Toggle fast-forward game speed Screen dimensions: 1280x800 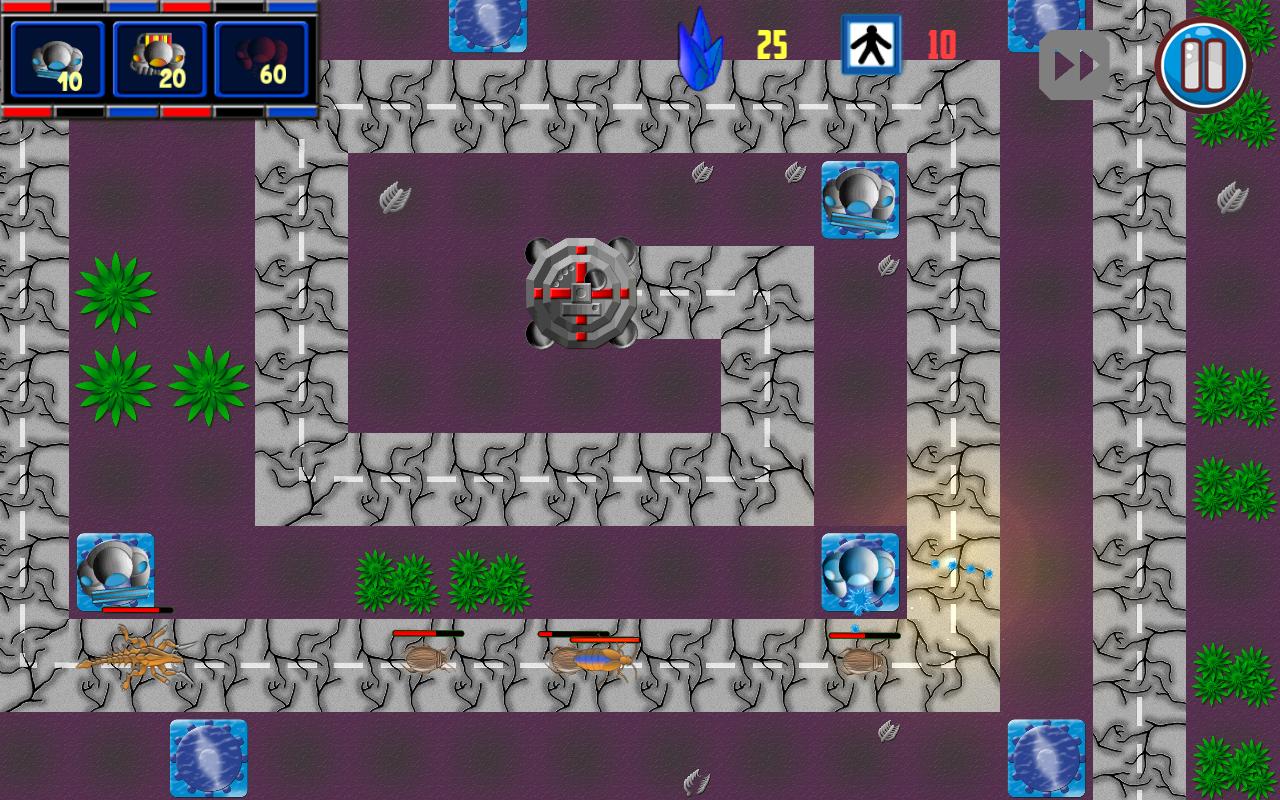1074,63
